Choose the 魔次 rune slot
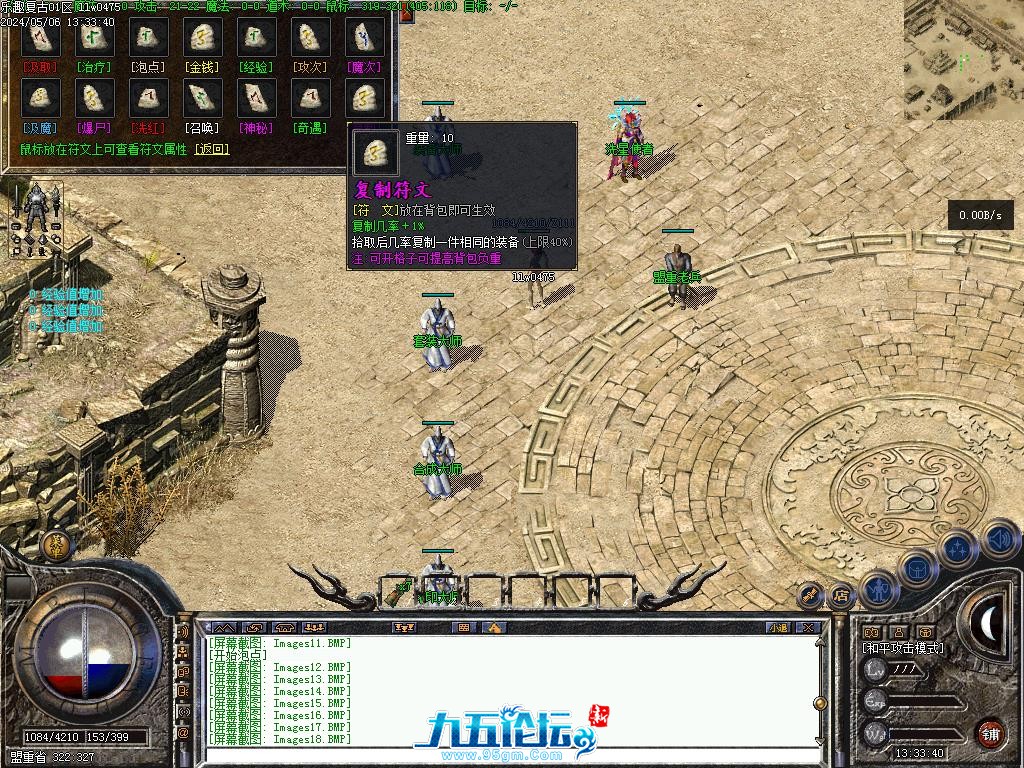Viewport: 1024px width, 768px height. tap(365, 38)
